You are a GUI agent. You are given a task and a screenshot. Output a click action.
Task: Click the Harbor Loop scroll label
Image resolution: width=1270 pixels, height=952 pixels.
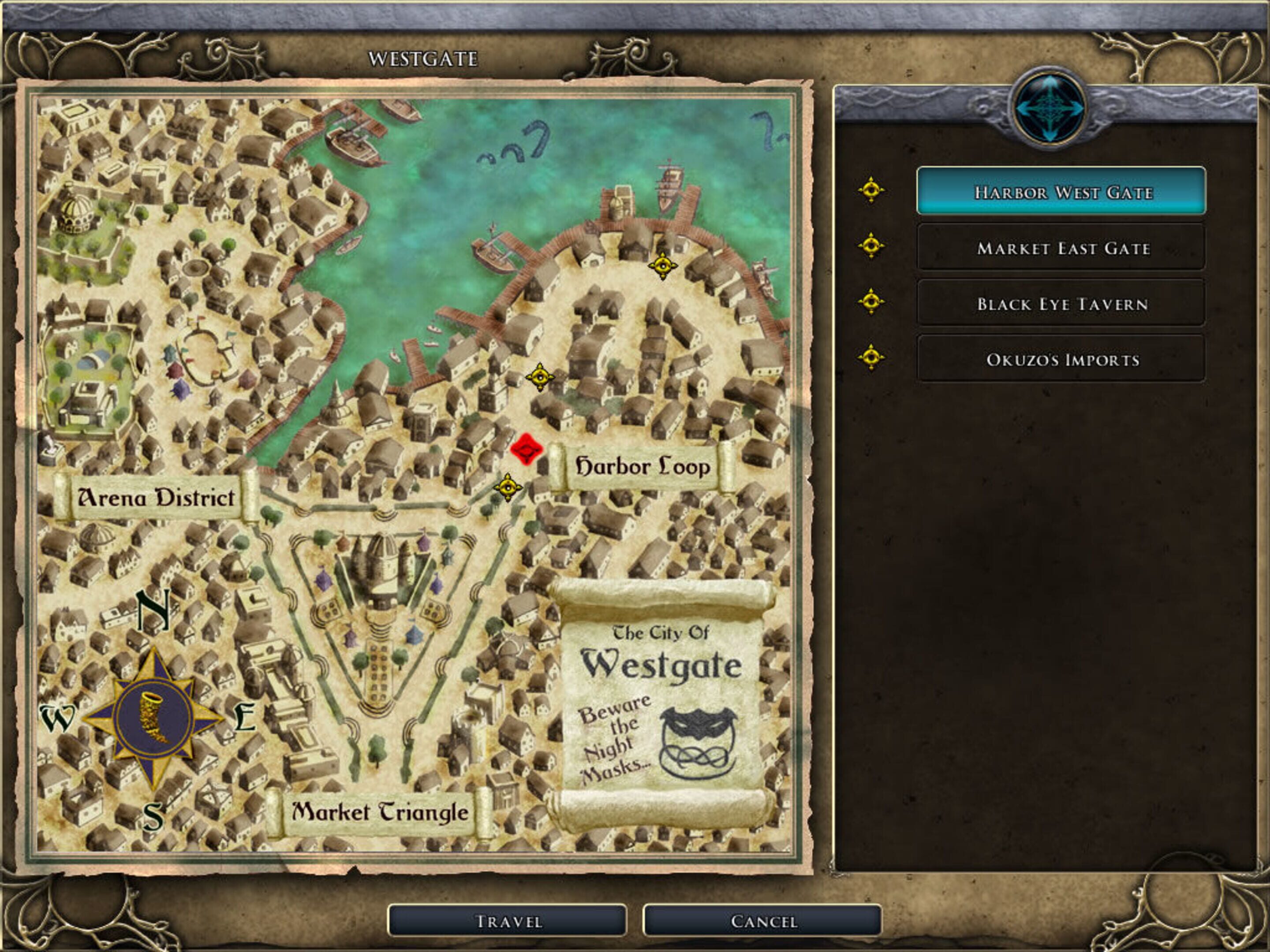click(x=640, y=467)
